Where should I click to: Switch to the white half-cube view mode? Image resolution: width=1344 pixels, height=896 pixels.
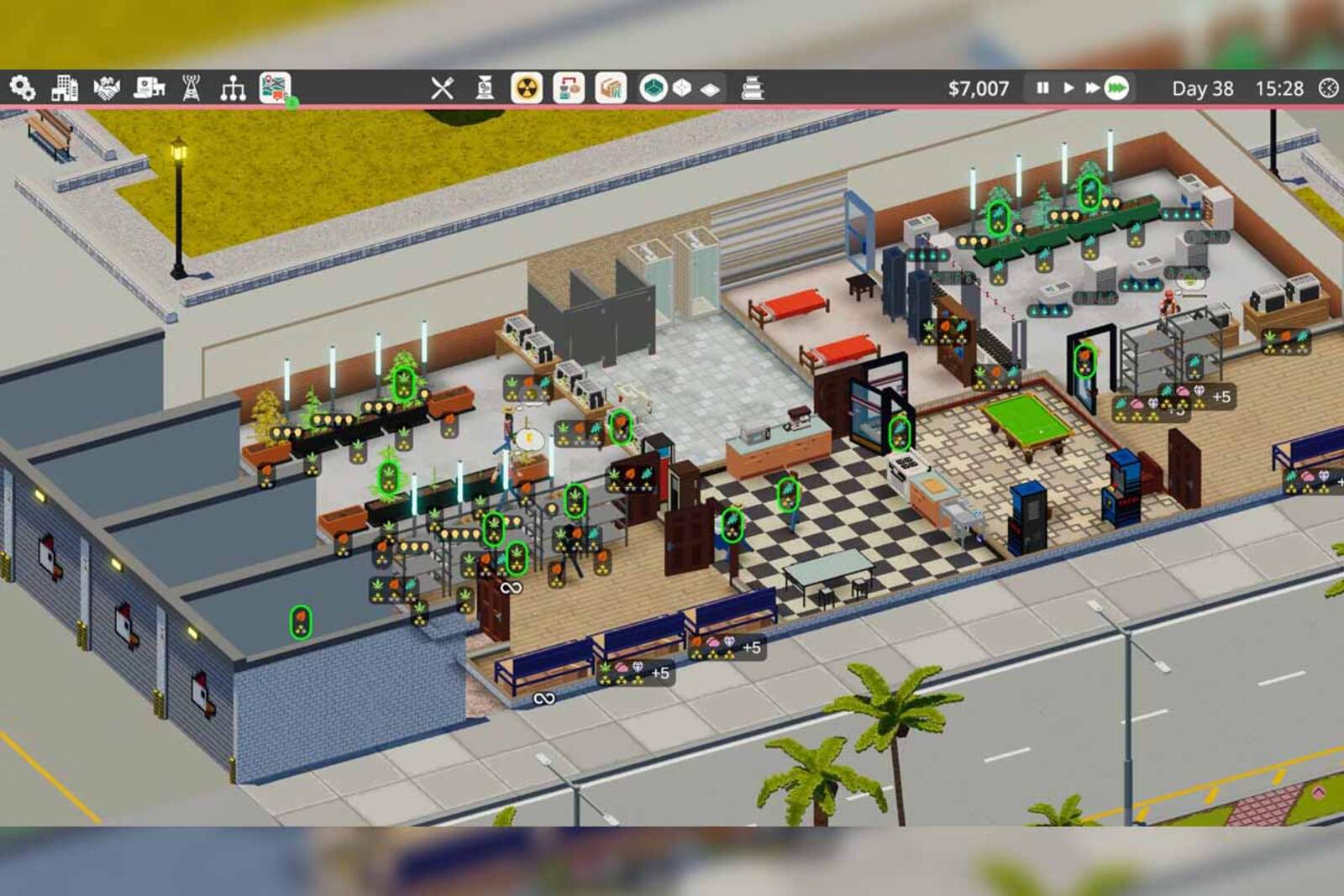coord(683,88)
